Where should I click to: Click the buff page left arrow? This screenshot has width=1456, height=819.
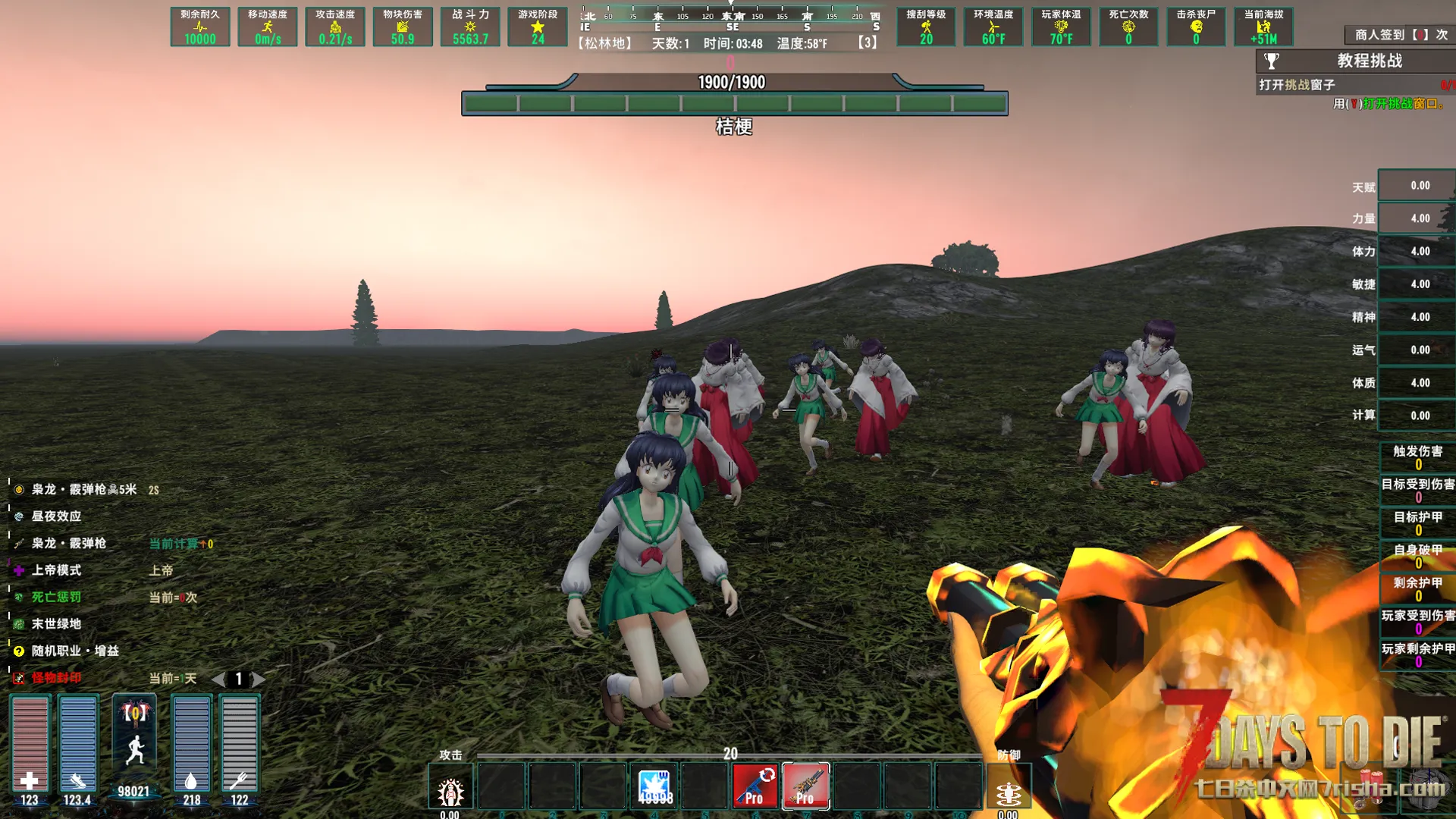[218, 679]
